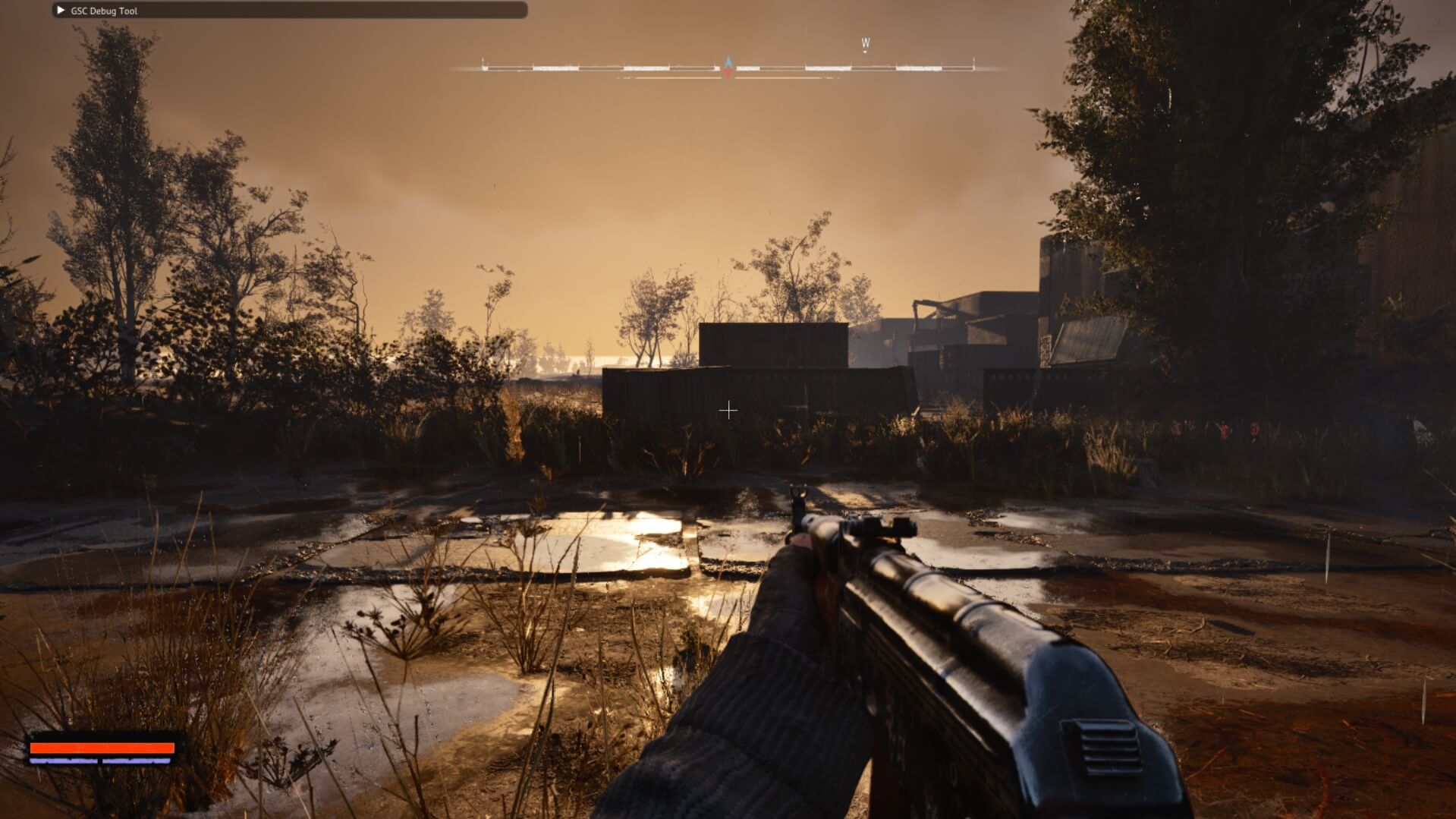Click the teal player marker on the compass

tap(727, 62)
